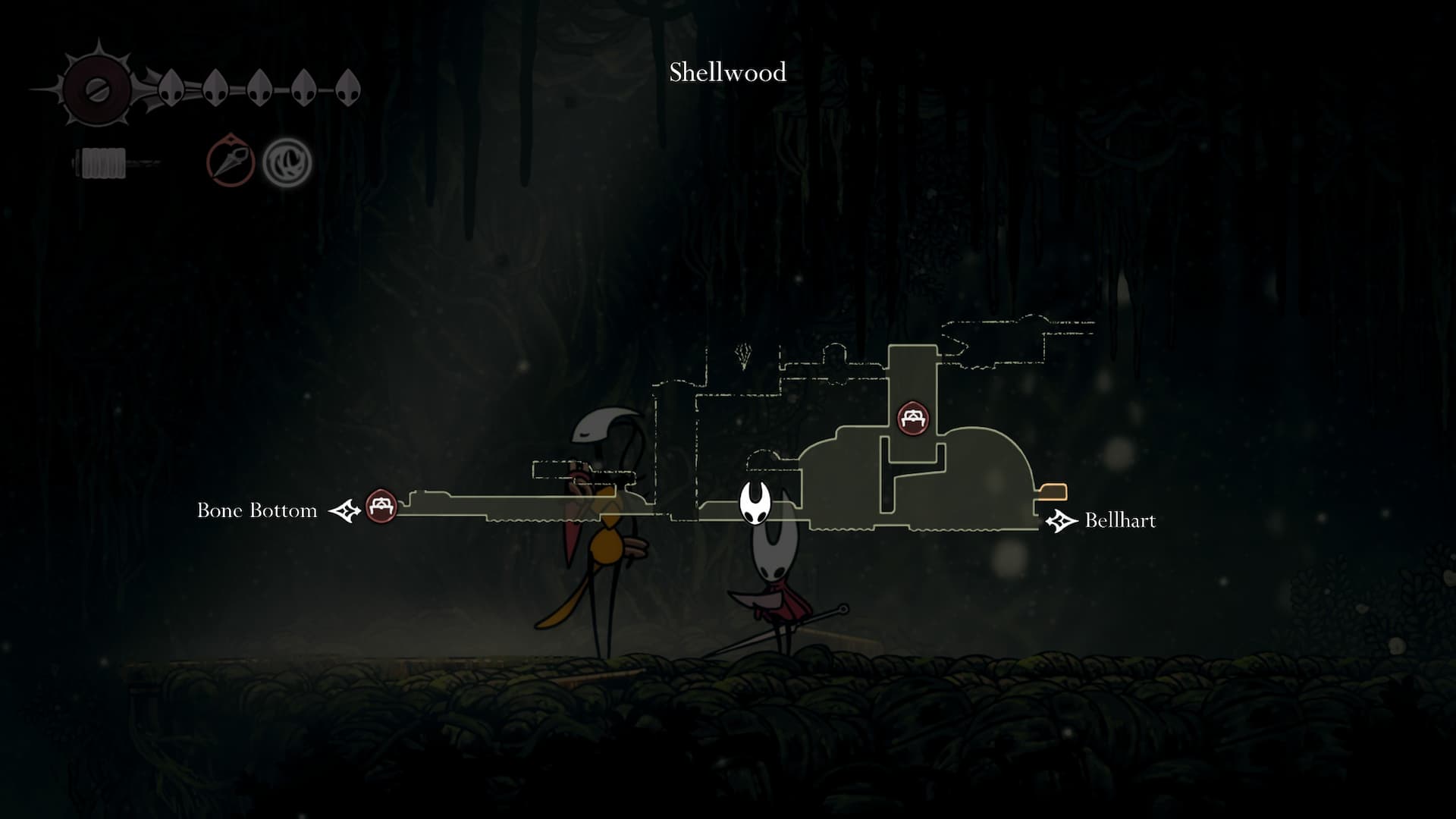Click the orange highlighted room on map
The image size is (1456, 819).
pos(1053,492)
